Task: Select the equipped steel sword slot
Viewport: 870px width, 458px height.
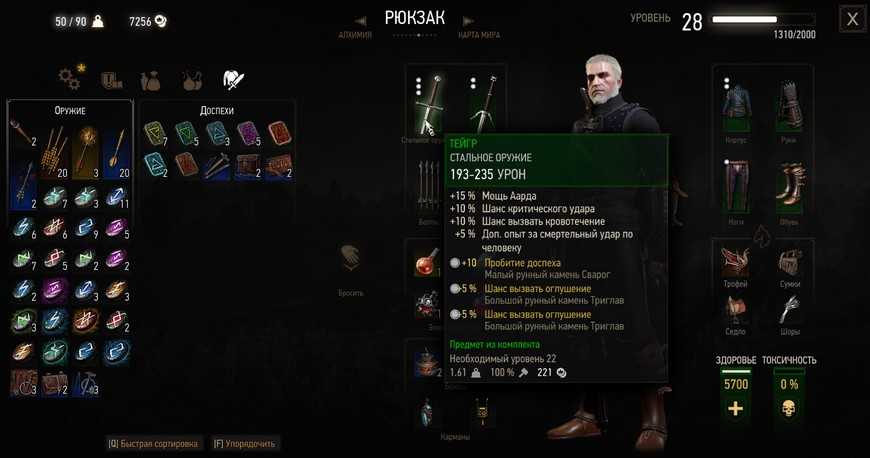Action: tap(430, 102)
